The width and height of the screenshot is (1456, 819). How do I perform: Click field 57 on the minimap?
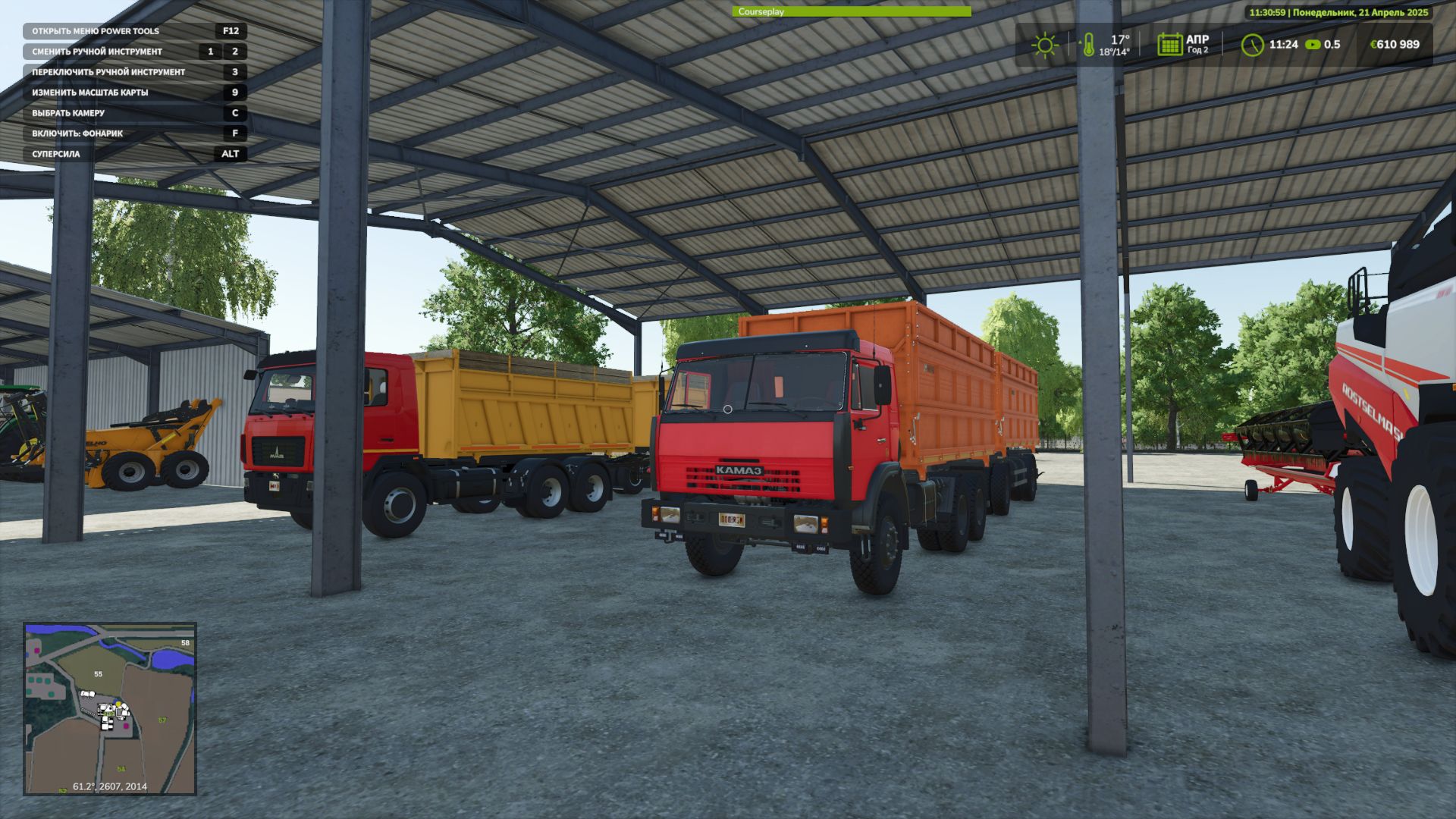point(161,720)
